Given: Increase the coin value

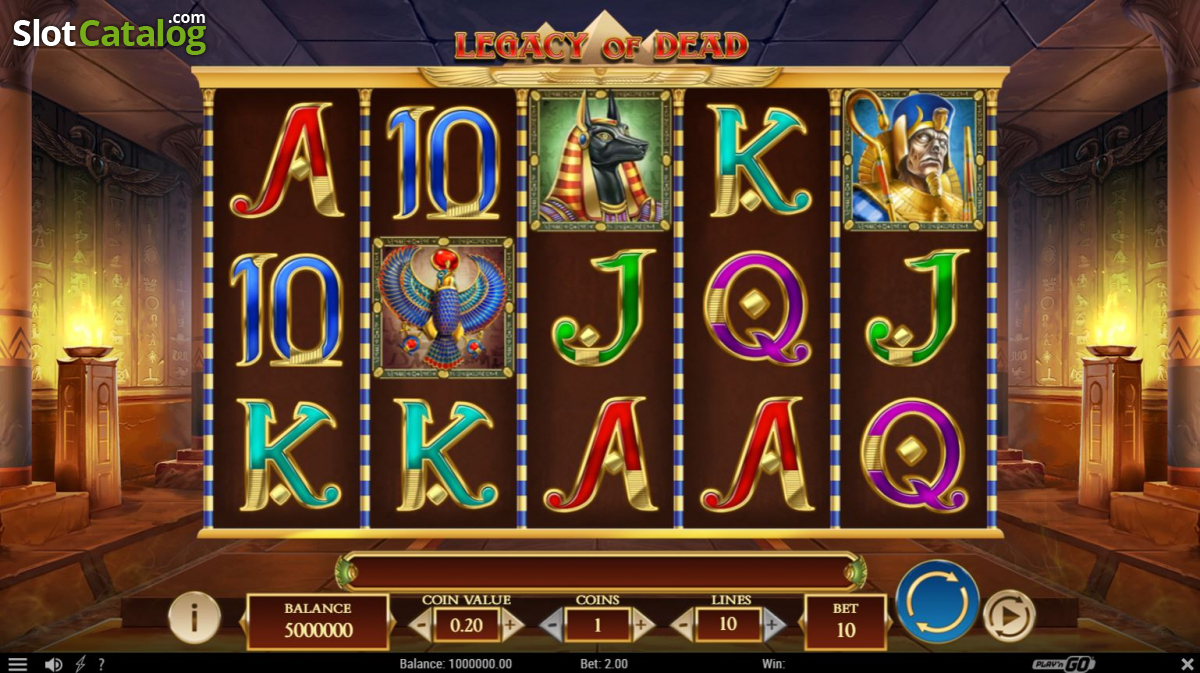Looking at the screenshot, I should pyautogui.click(x=511, y=626).
